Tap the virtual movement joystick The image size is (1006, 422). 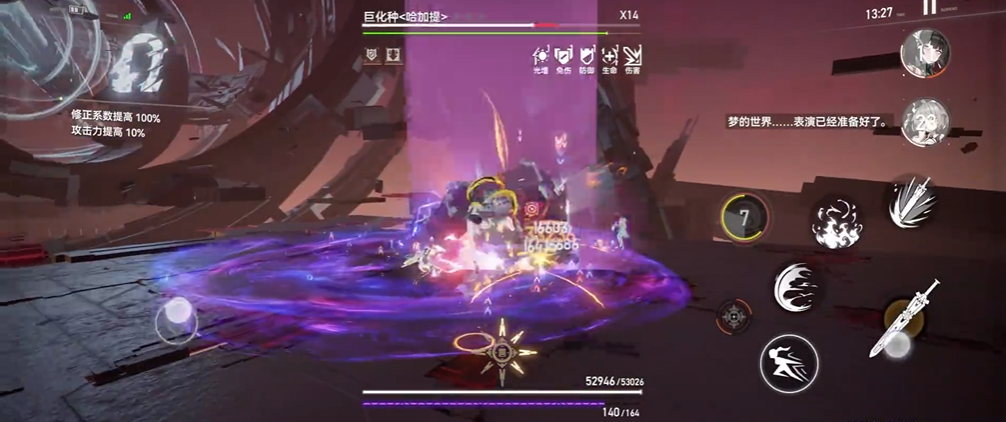[177, 320]
